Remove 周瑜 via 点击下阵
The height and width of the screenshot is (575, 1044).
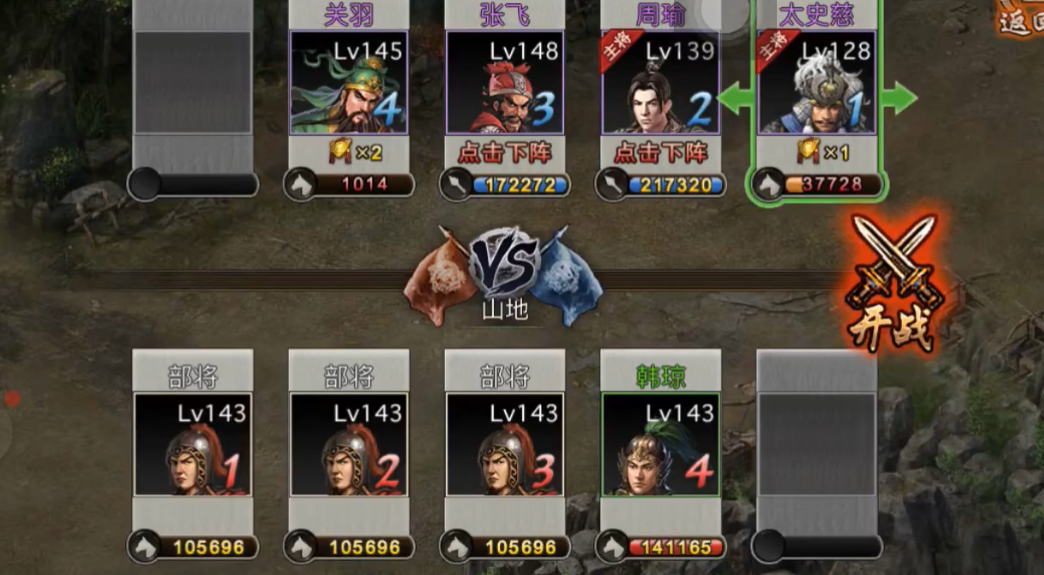coord(660,152)
